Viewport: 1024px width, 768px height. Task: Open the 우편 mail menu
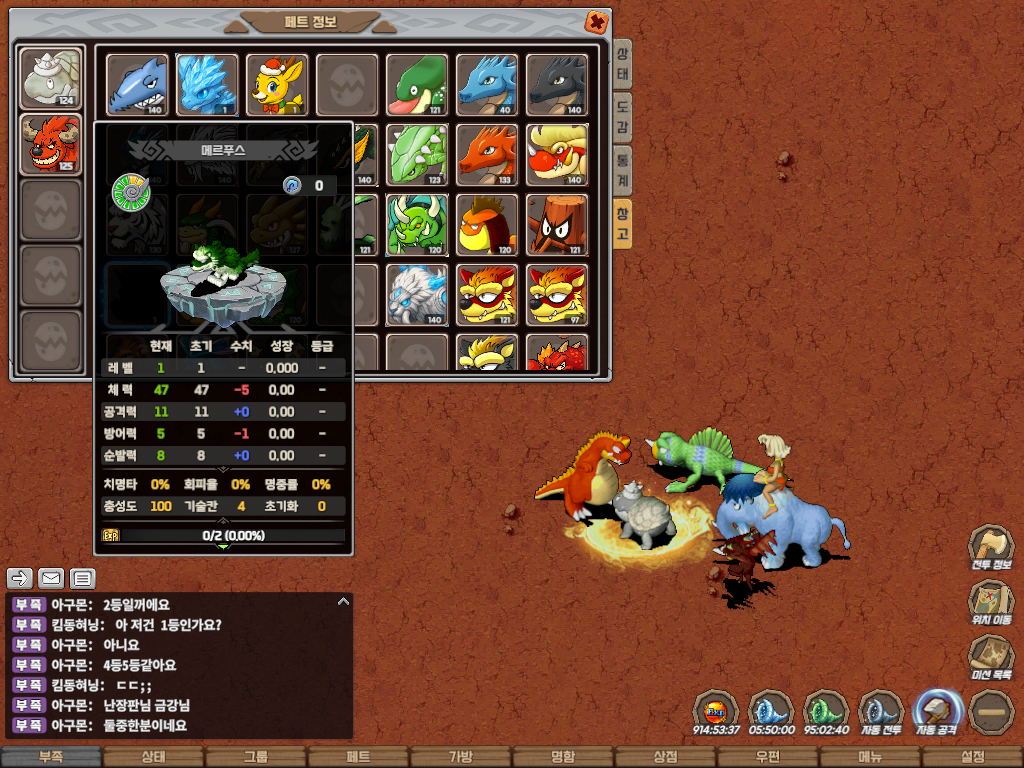767,757
